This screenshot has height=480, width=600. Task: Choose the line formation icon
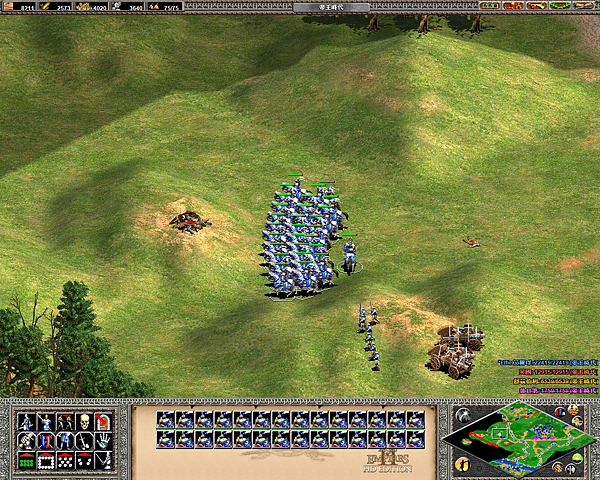pyautogui.click(x=27, y=461)
